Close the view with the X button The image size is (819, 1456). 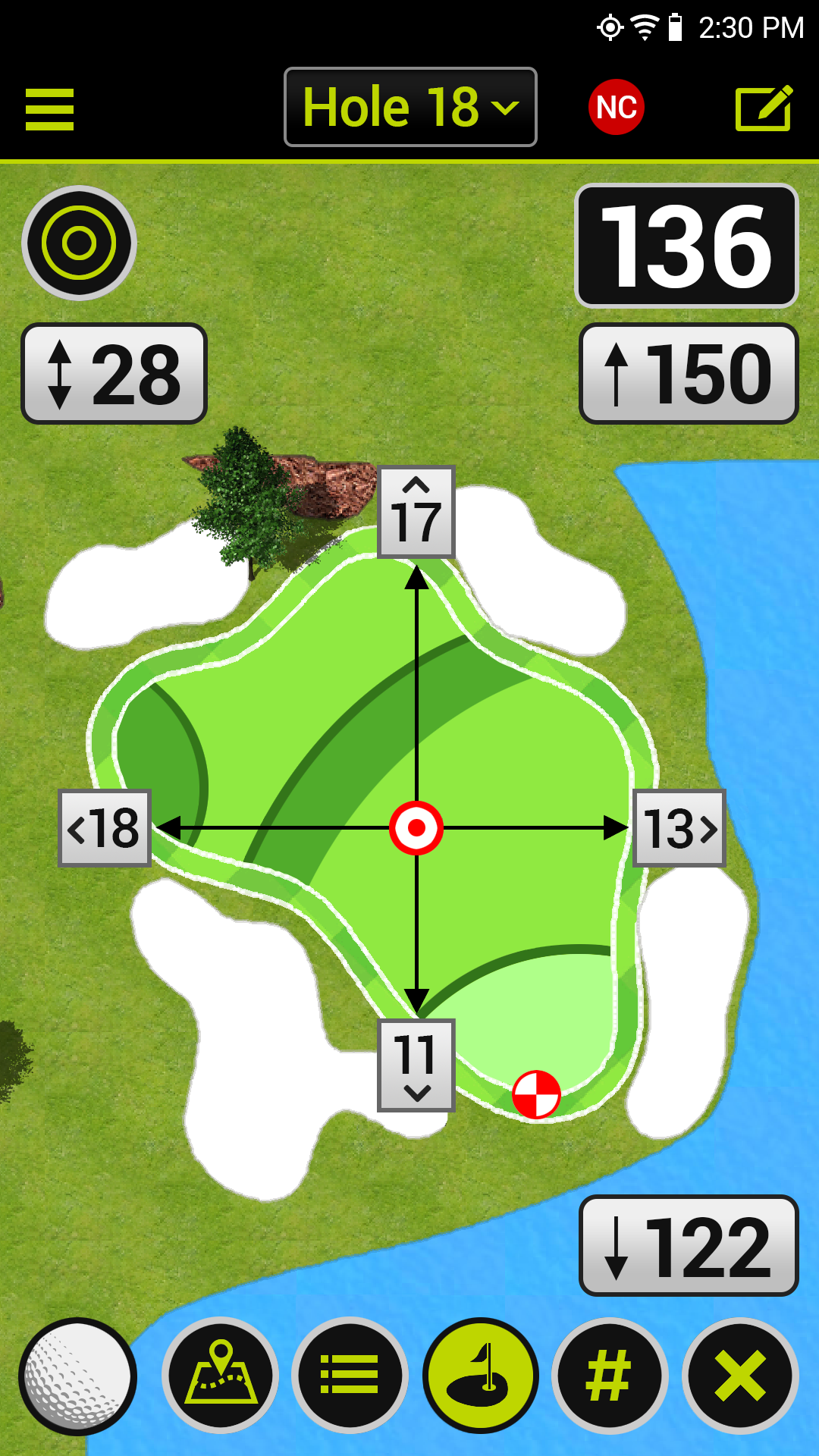pos(740,1376)
